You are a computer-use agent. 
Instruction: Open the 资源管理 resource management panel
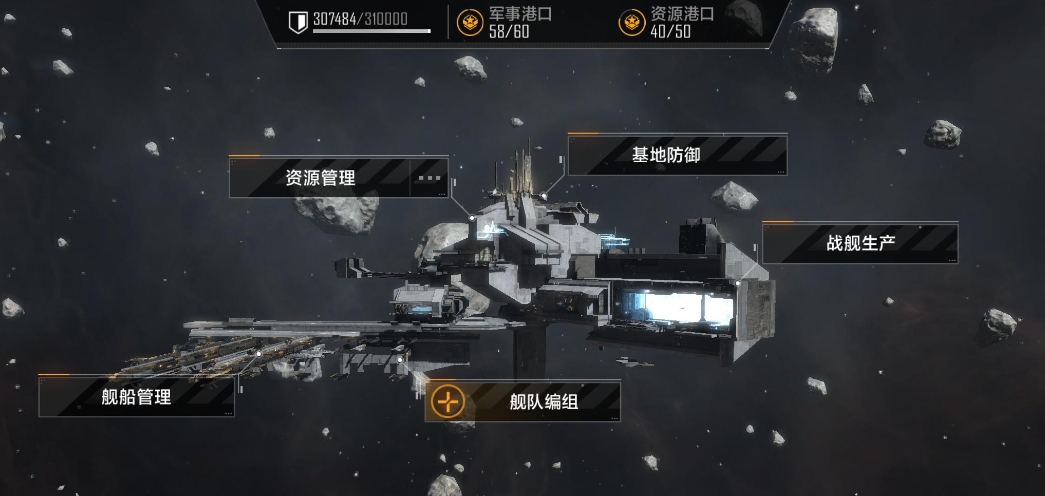point(320,178)
